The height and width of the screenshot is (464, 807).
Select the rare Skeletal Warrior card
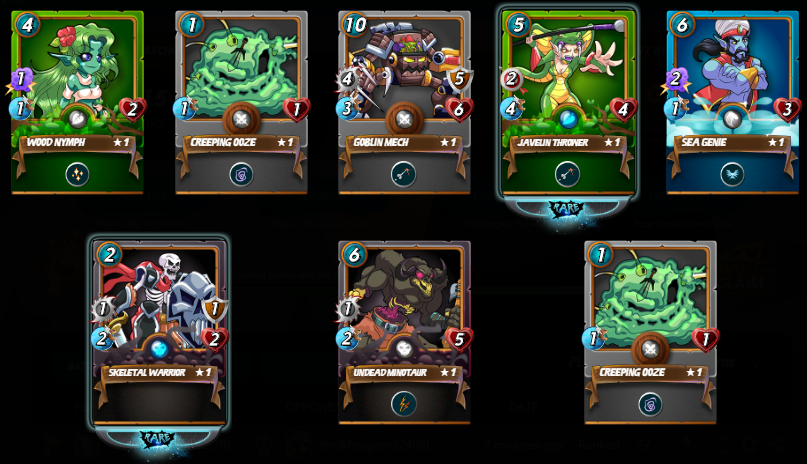click(159, 330)
